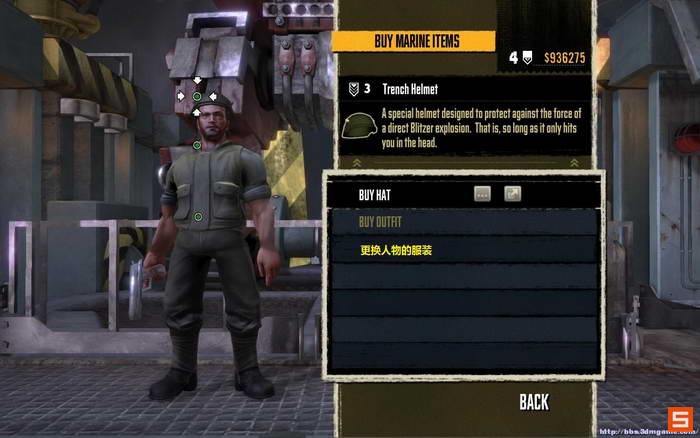The height and width of the screenshot is (438, 700).
Task: Click the ellipsis button beside BUY HAT
Action: (482, 194)
